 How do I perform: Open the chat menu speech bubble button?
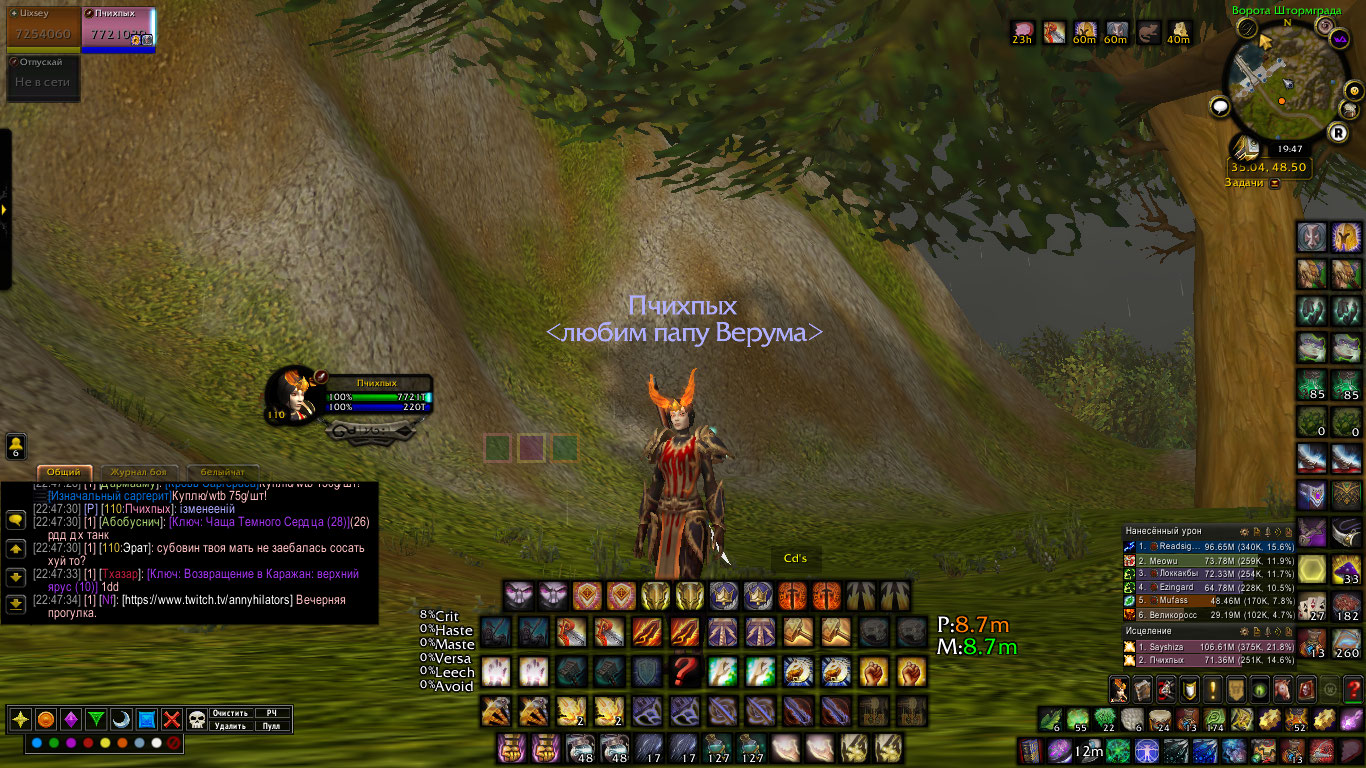point(16,520)
